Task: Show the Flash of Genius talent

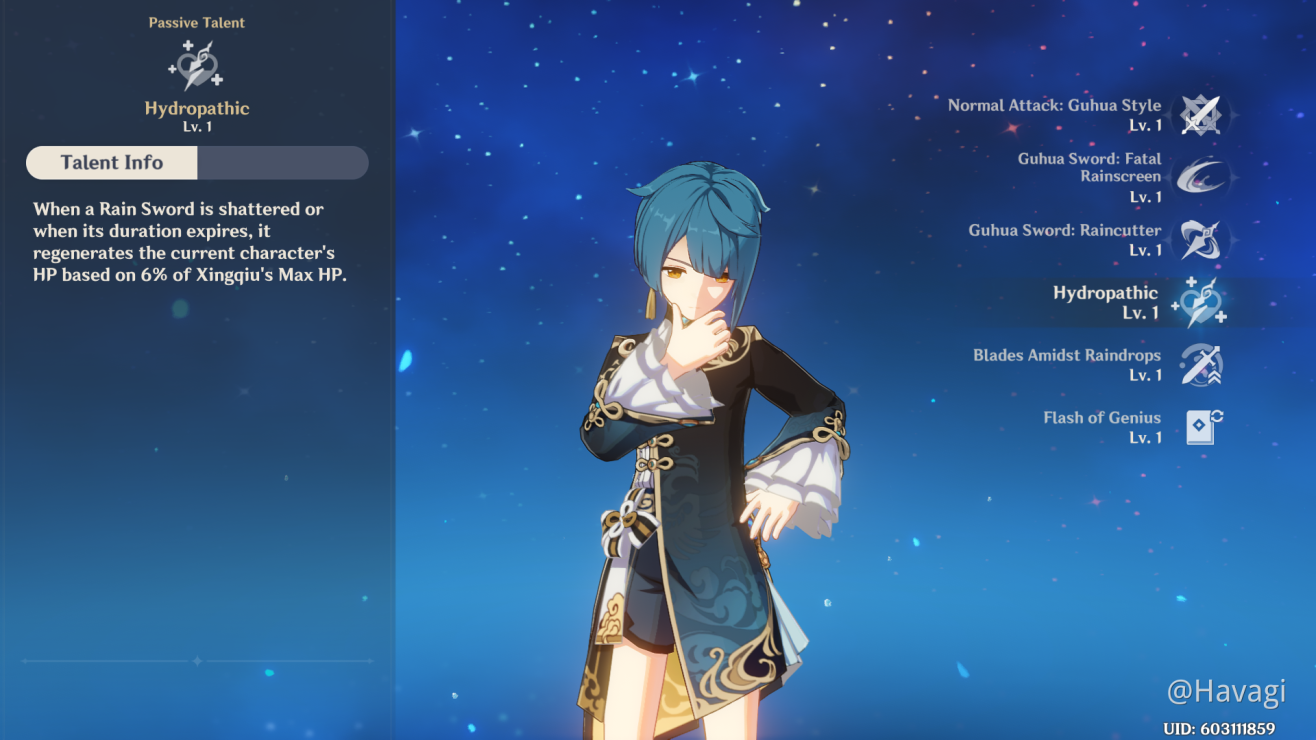Action: click(1199, 427)
